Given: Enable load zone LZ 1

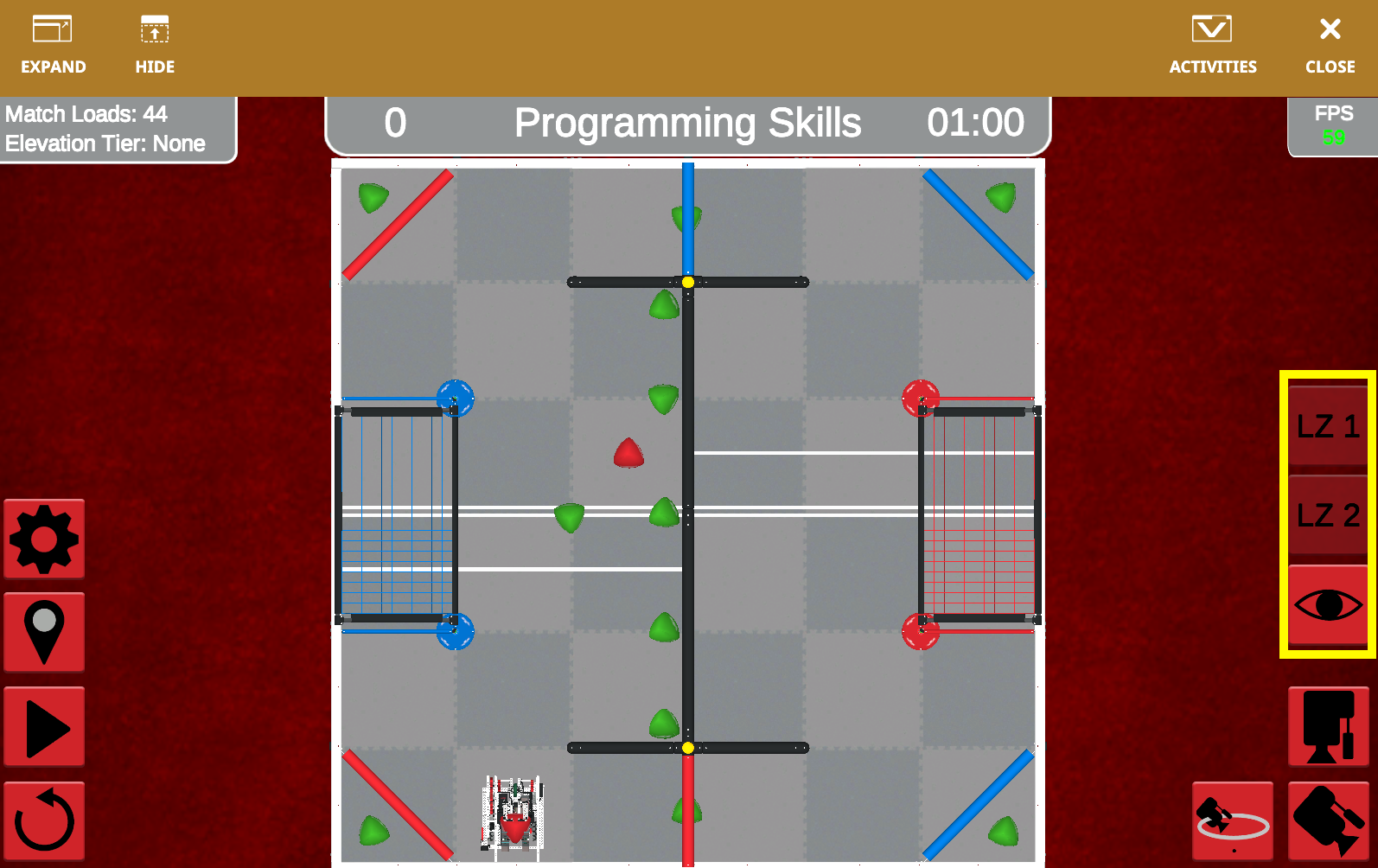Looking at the screenshot, I should (x=1327, y=424).
